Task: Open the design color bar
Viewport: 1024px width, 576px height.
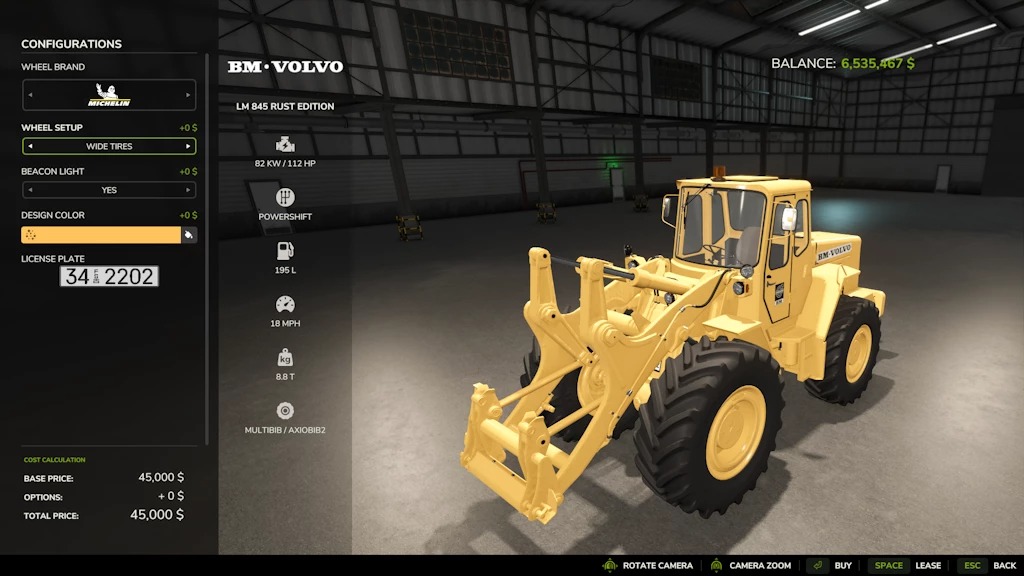Action: coord(100,235)
